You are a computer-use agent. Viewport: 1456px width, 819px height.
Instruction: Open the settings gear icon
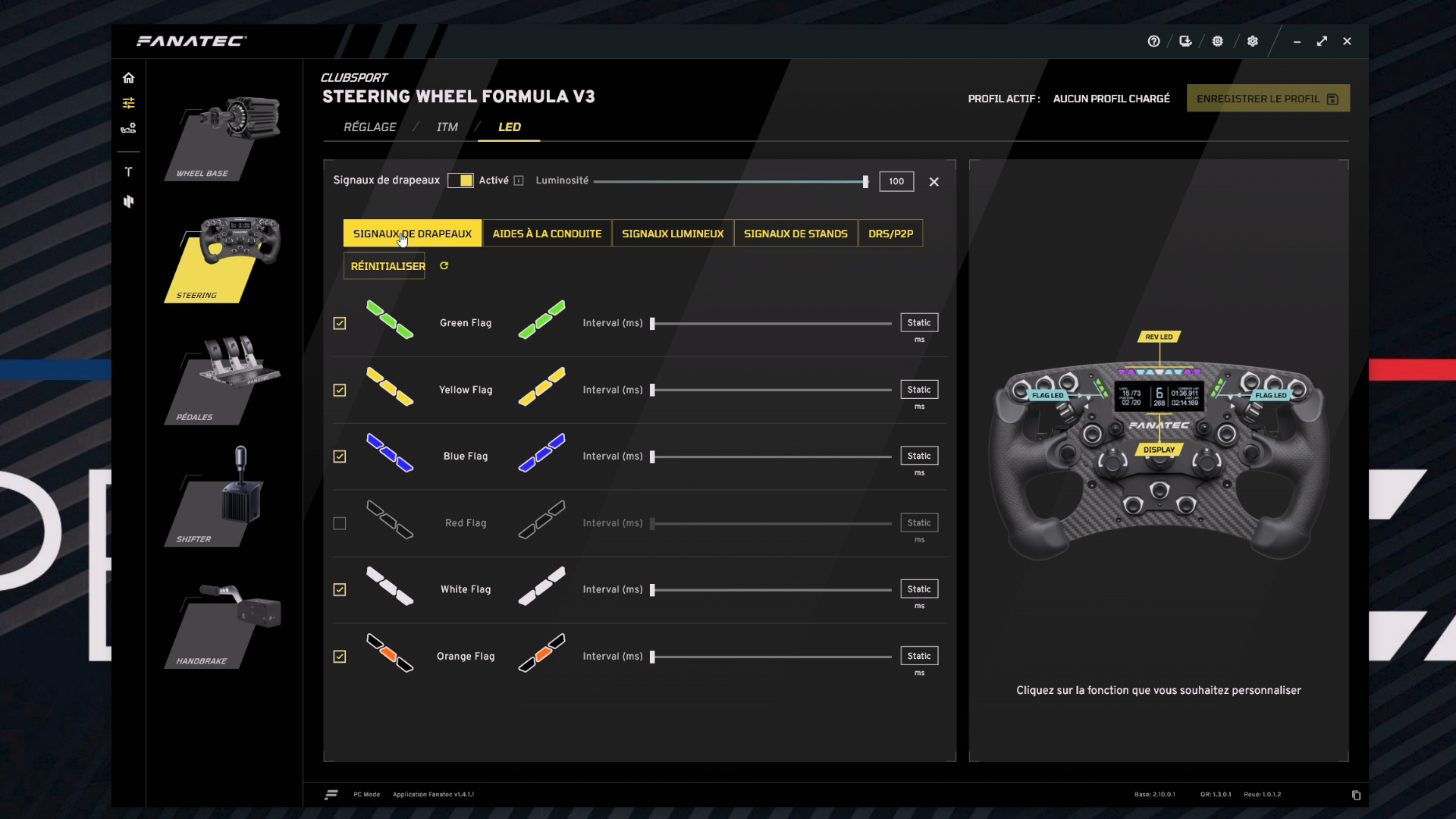coord(1252,42)
